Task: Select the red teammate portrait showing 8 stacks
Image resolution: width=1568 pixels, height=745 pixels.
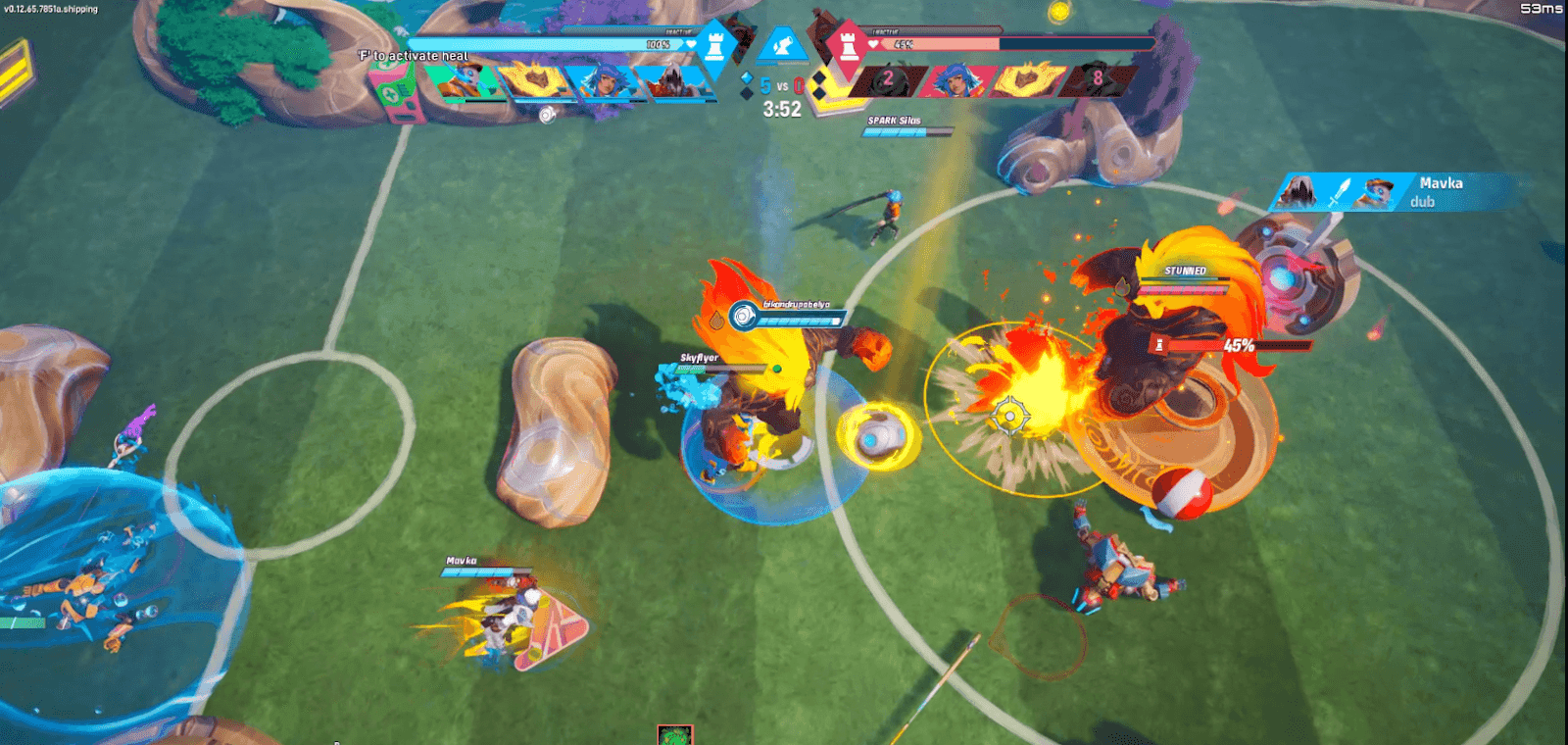Action: 1098,78
